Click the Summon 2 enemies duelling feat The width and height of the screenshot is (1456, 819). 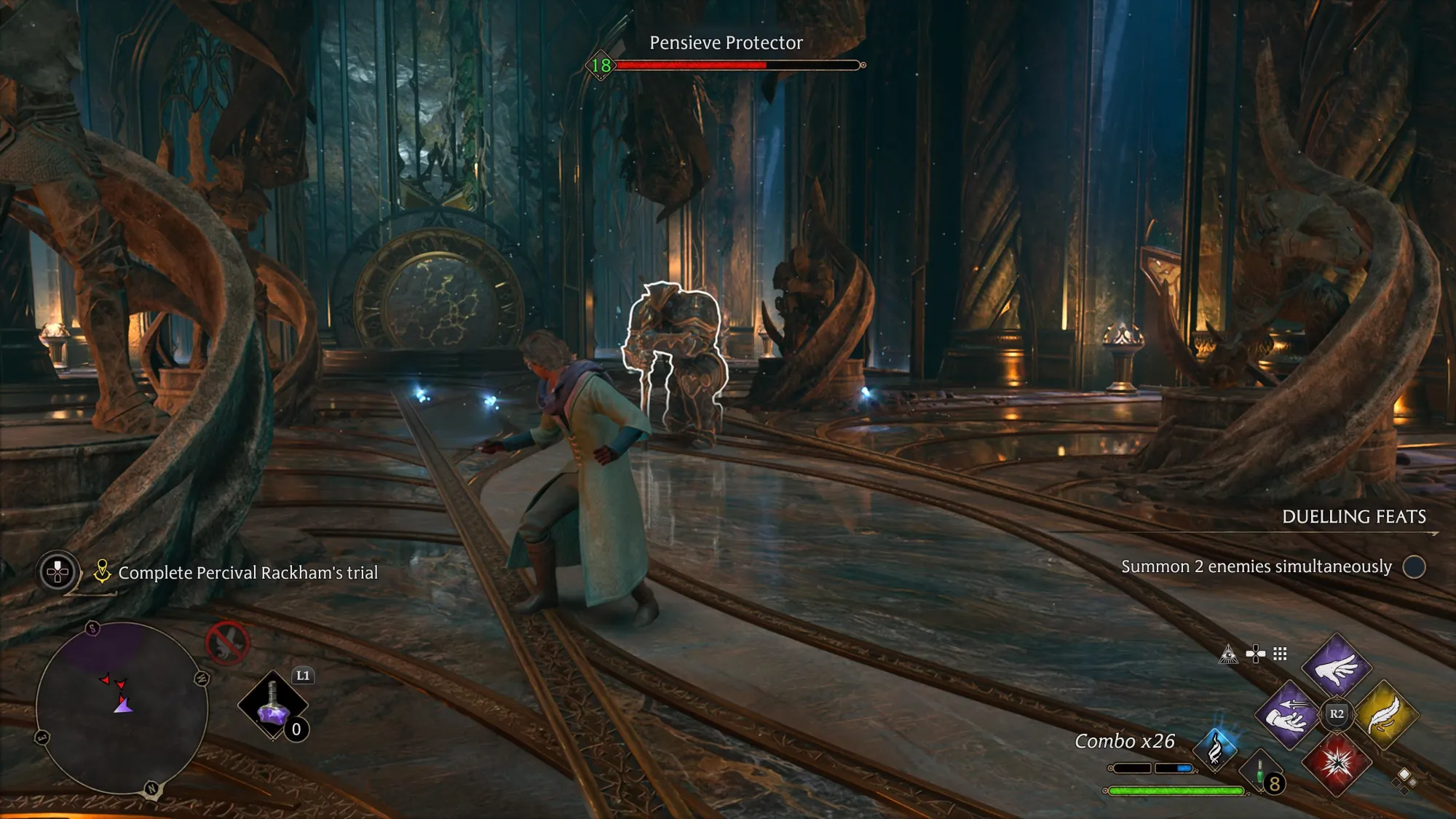[x=1257, y=566]
